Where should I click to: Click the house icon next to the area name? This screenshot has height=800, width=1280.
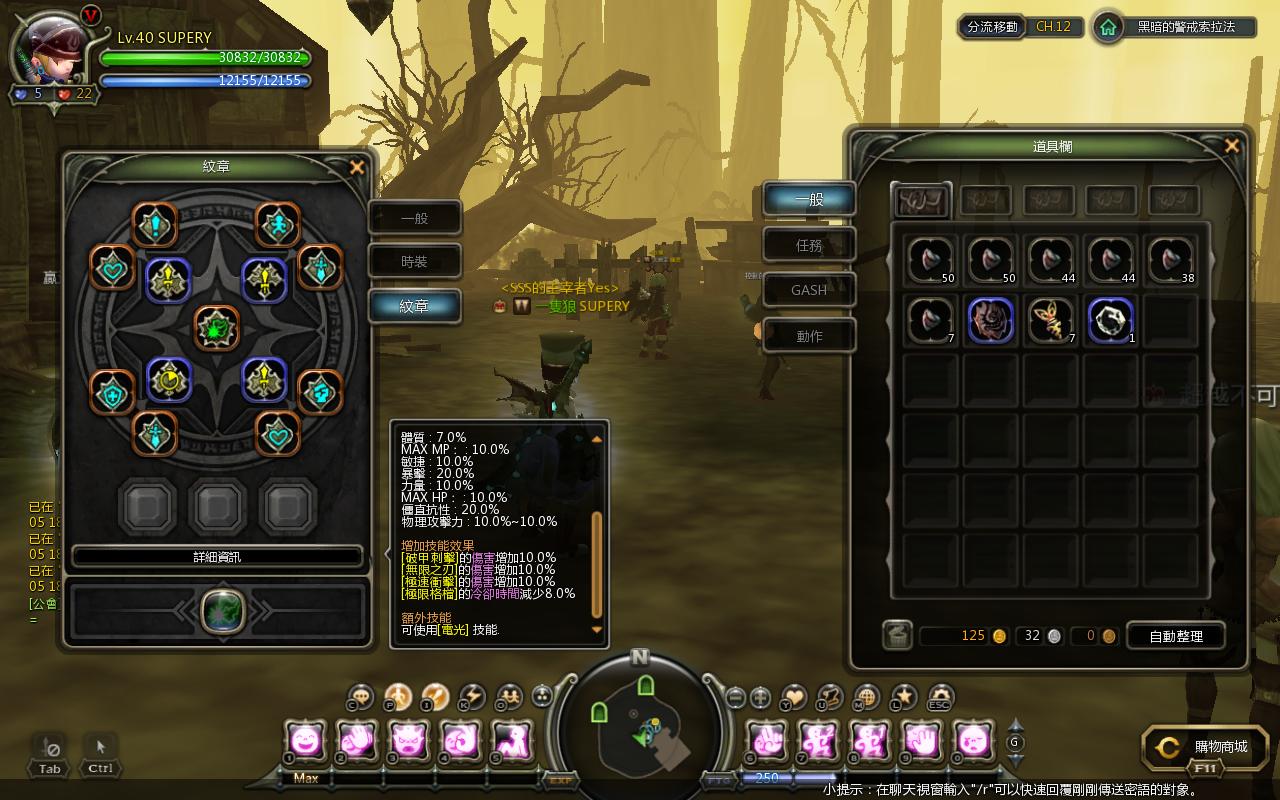tap(1107, 27)
